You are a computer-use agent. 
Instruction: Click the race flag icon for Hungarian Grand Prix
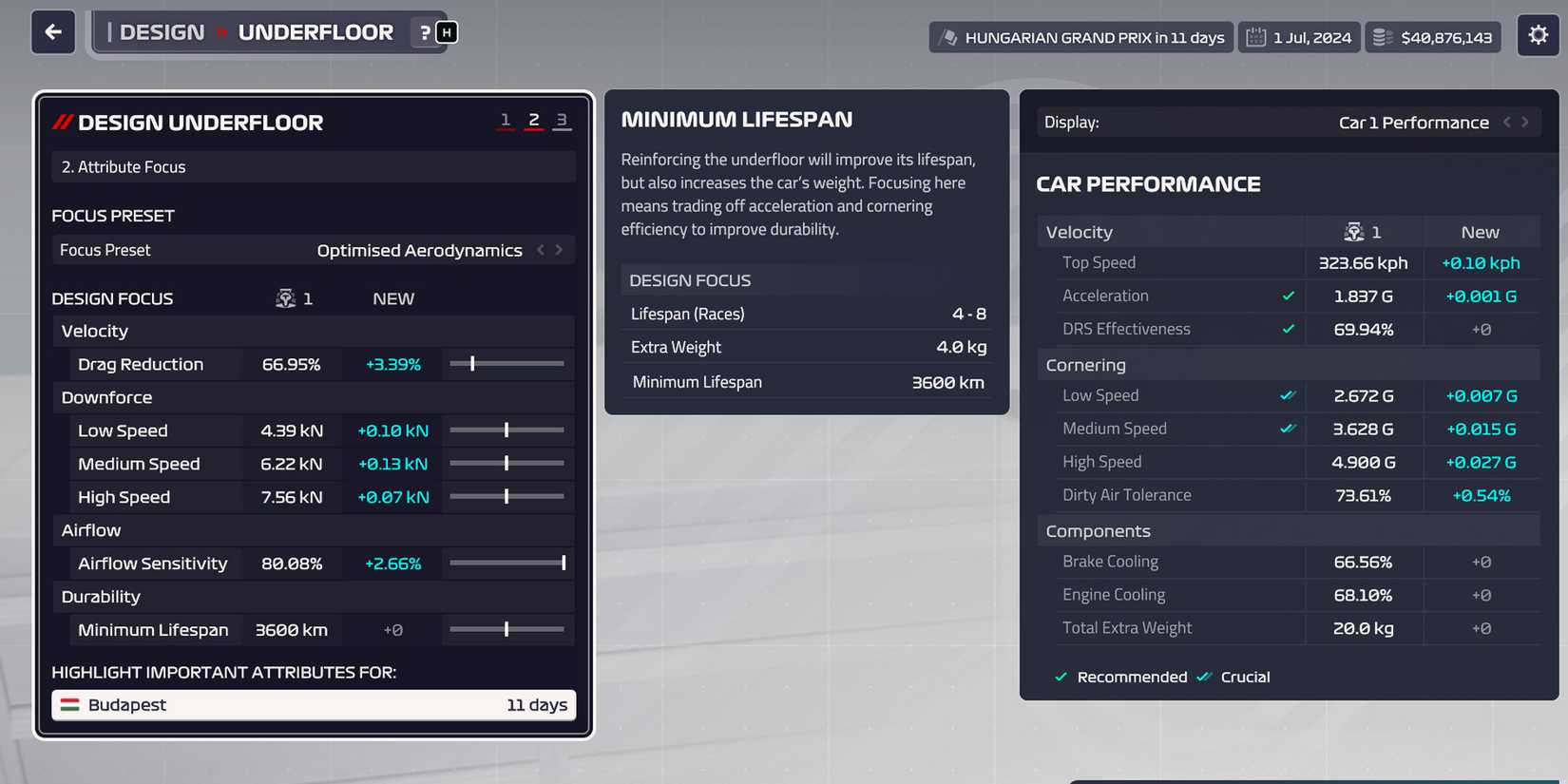(949, 36)
